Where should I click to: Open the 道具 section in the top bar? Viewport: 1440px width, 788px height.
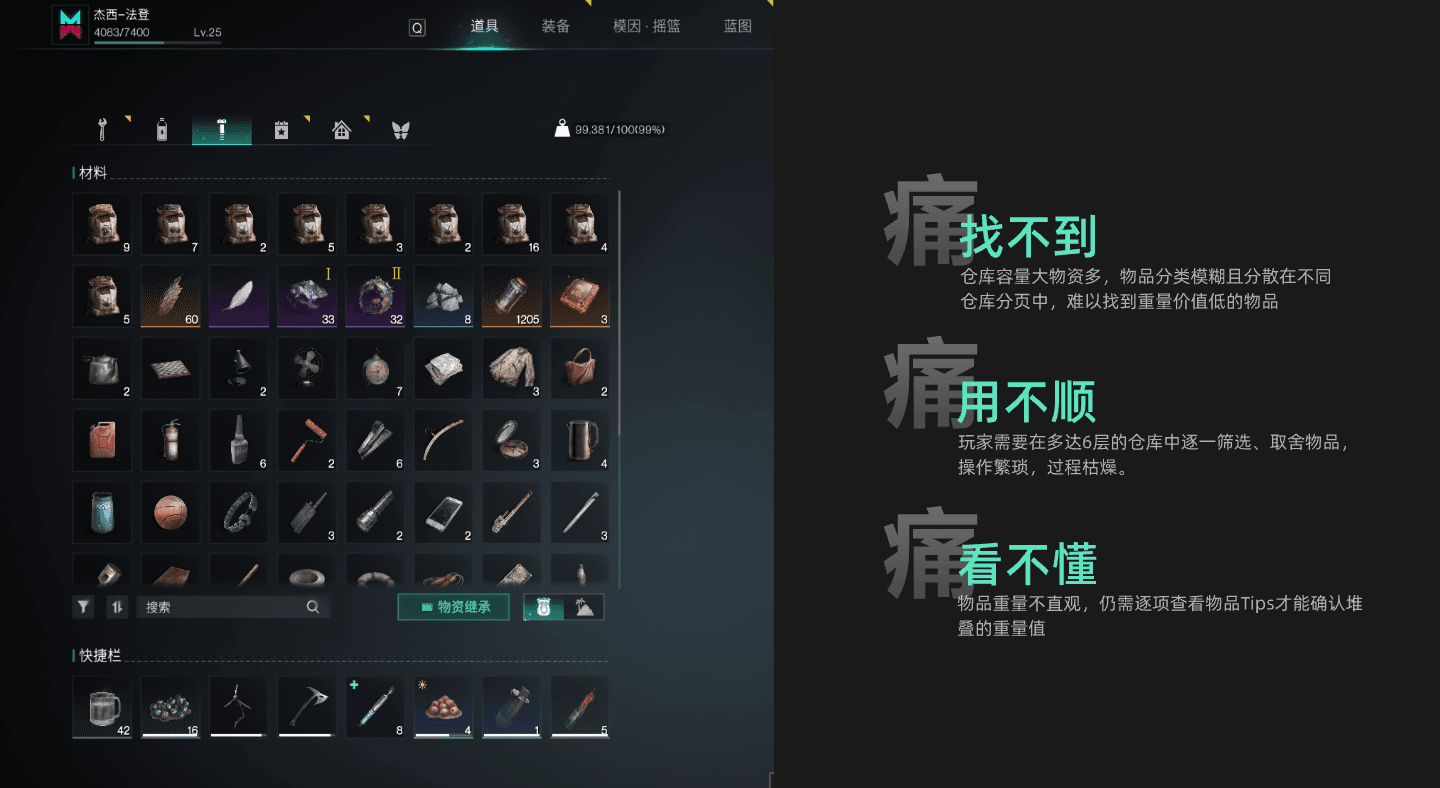pyautogui.click(x=484, y=26)
